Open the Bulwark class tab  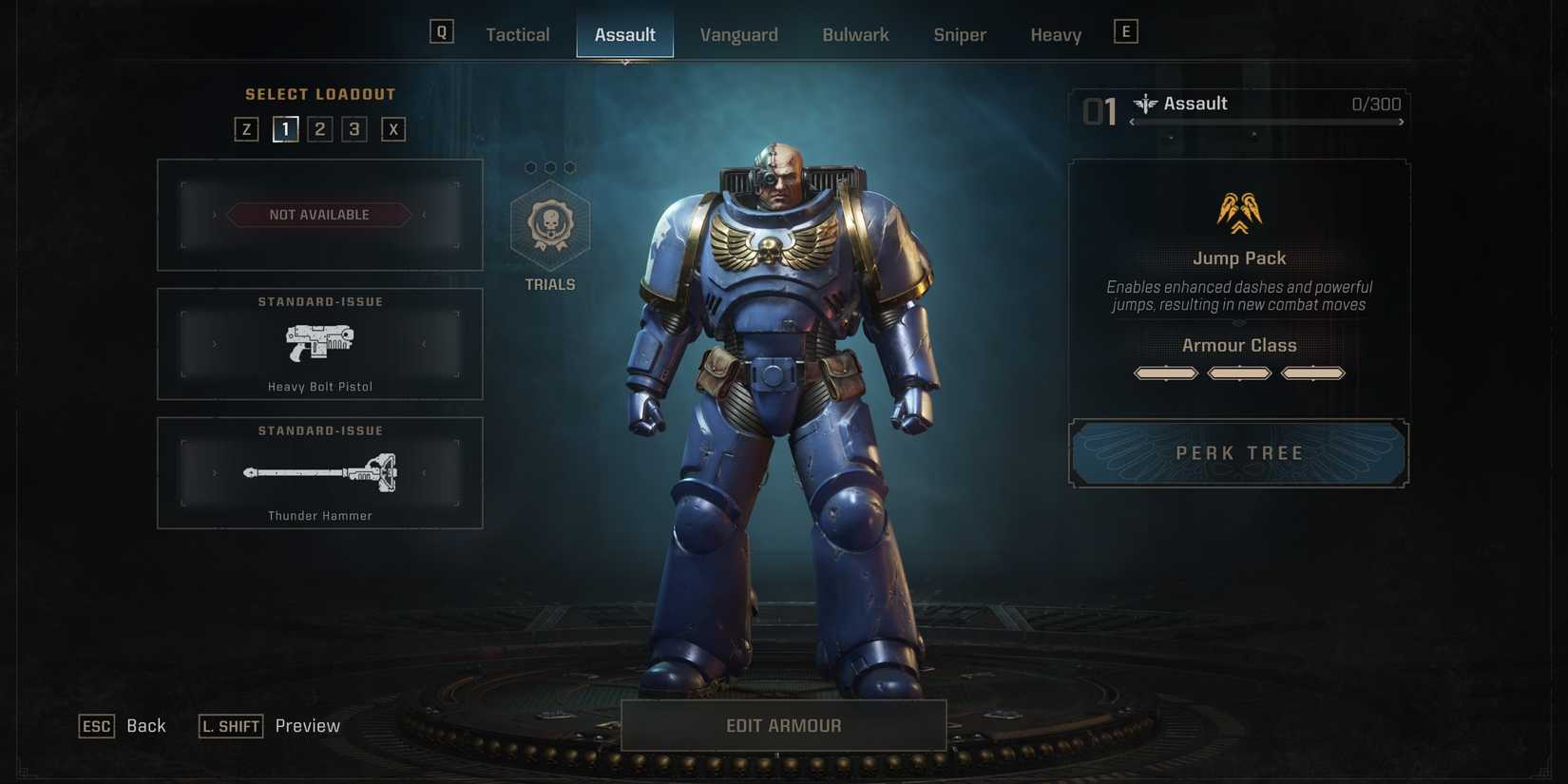(x=854, y=34)
